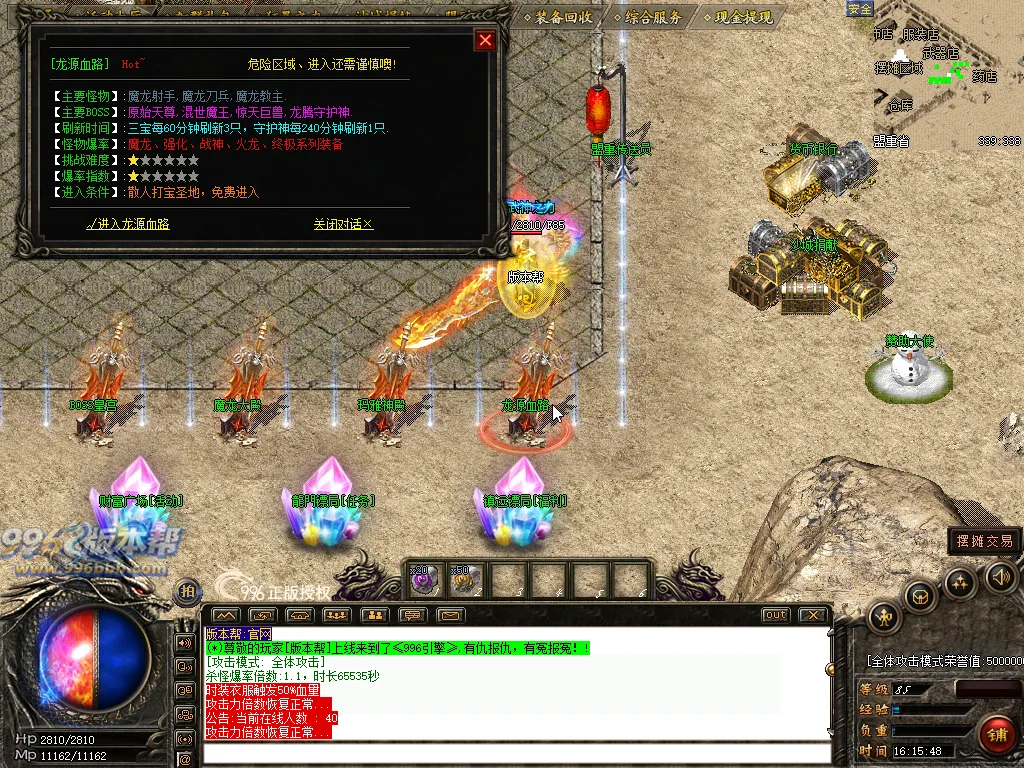
Task: Open the mail envelope icon on chat toolbar
Action: pos(450,615)
